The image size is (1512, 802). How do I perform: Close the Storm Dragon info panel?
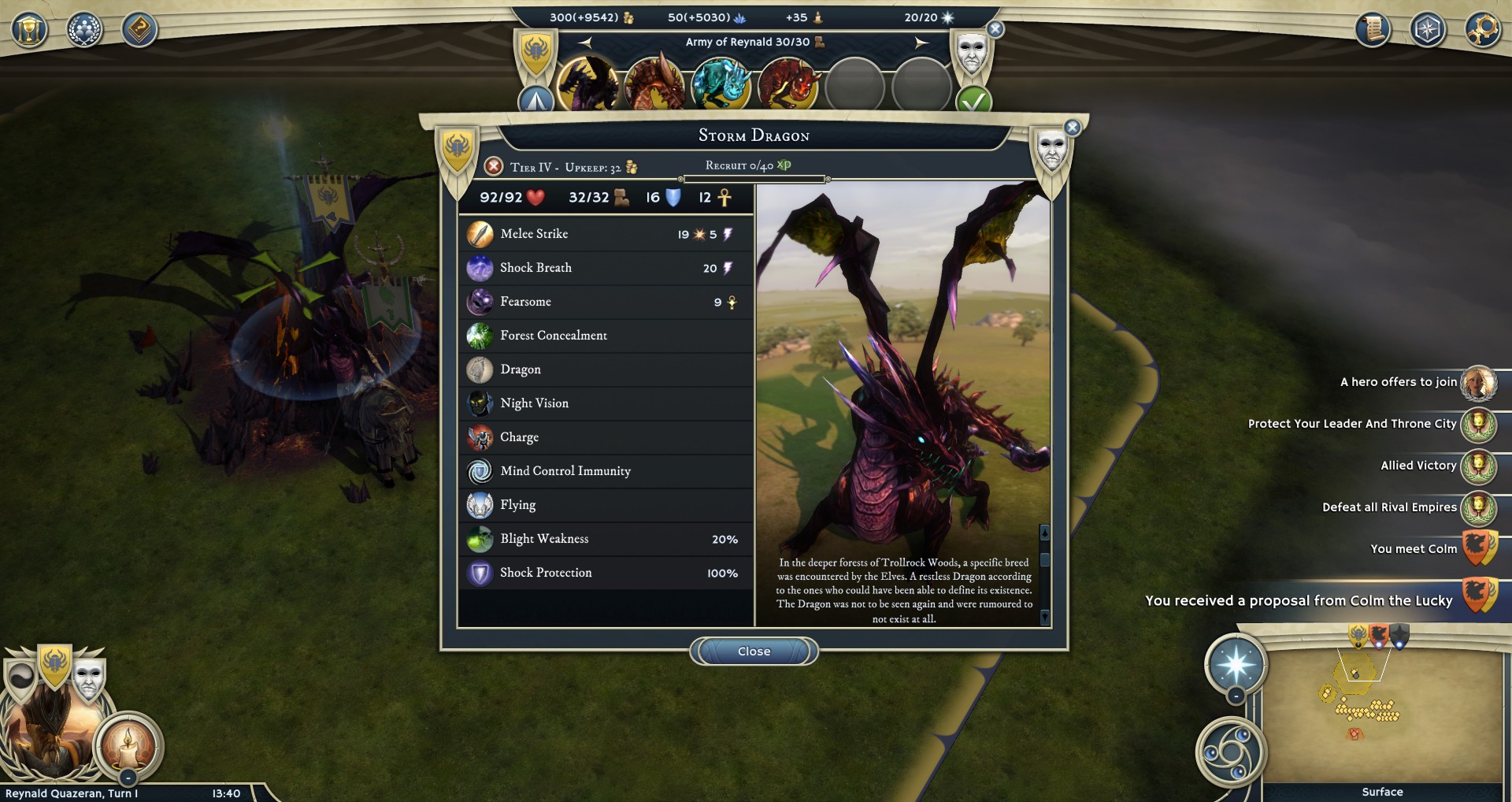coord(754,652)
